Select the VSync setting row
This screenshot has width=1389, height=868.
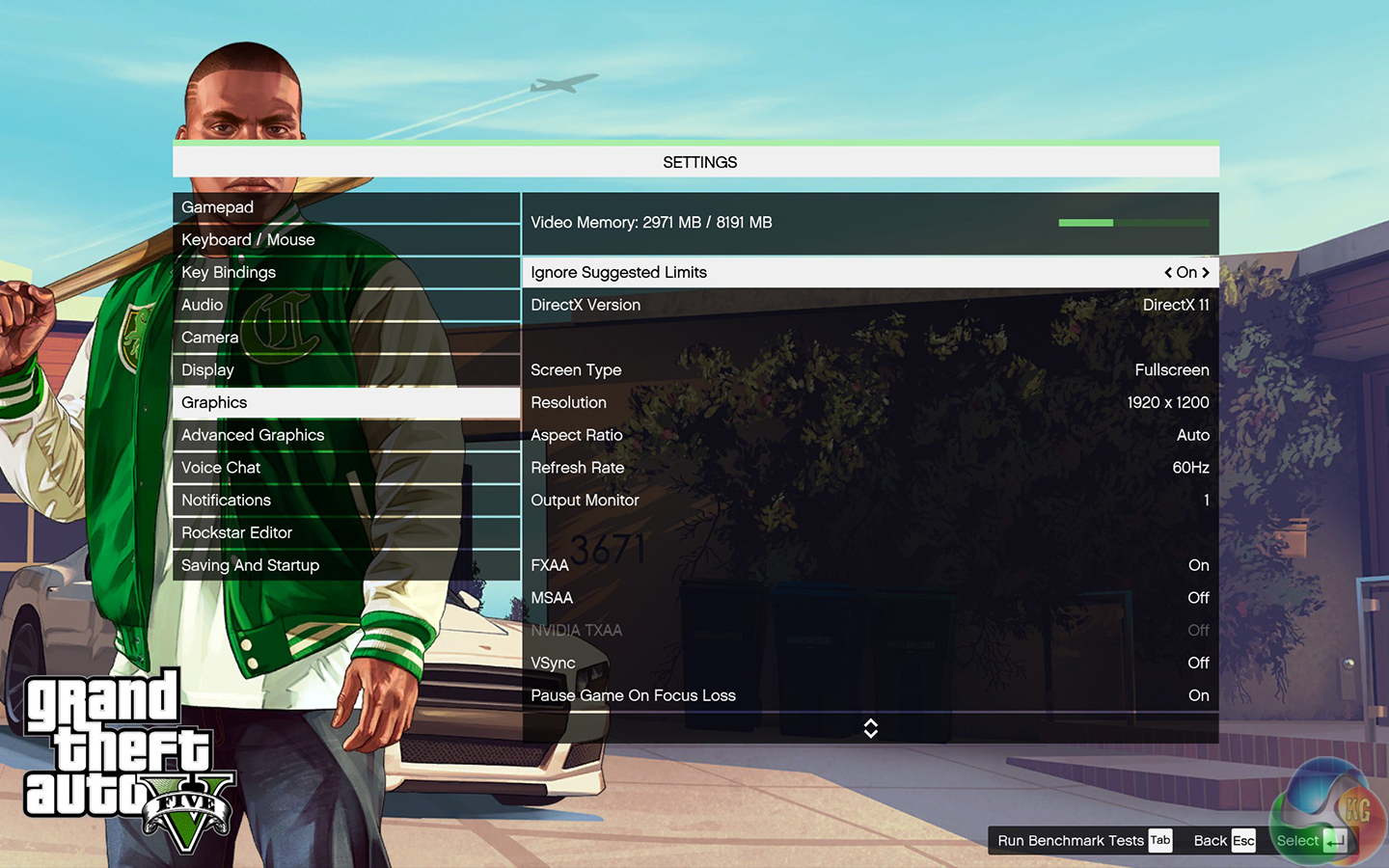tap(869, 664)
